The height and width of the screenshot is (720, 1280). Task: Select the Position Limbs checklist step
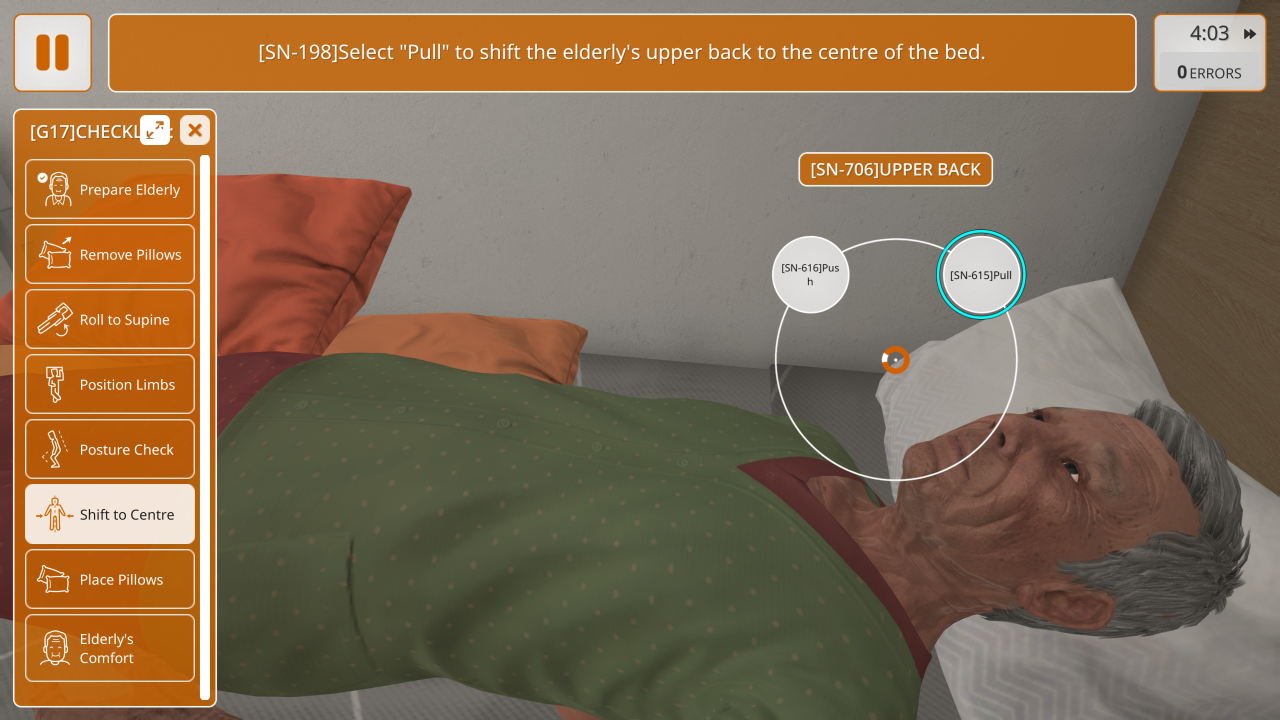point(110,384)
